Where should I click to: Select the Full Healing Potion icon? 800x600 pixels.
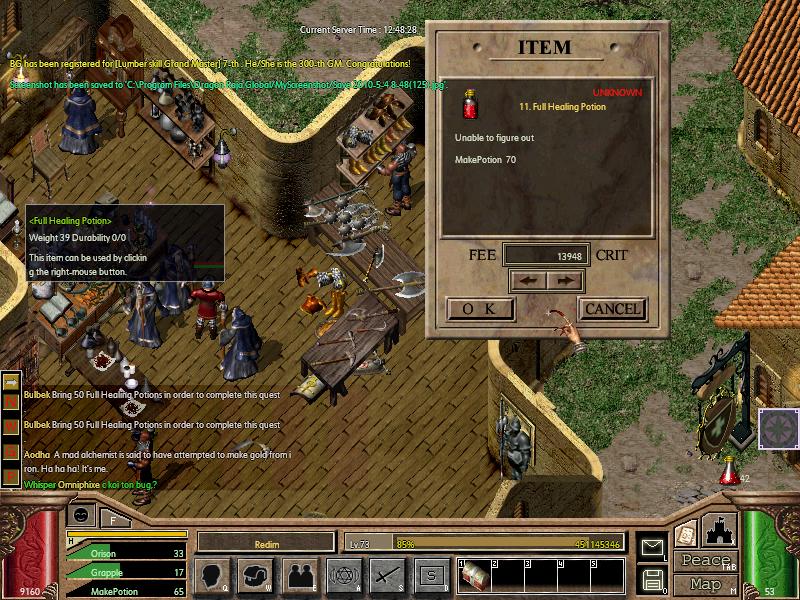pos(469,105)
